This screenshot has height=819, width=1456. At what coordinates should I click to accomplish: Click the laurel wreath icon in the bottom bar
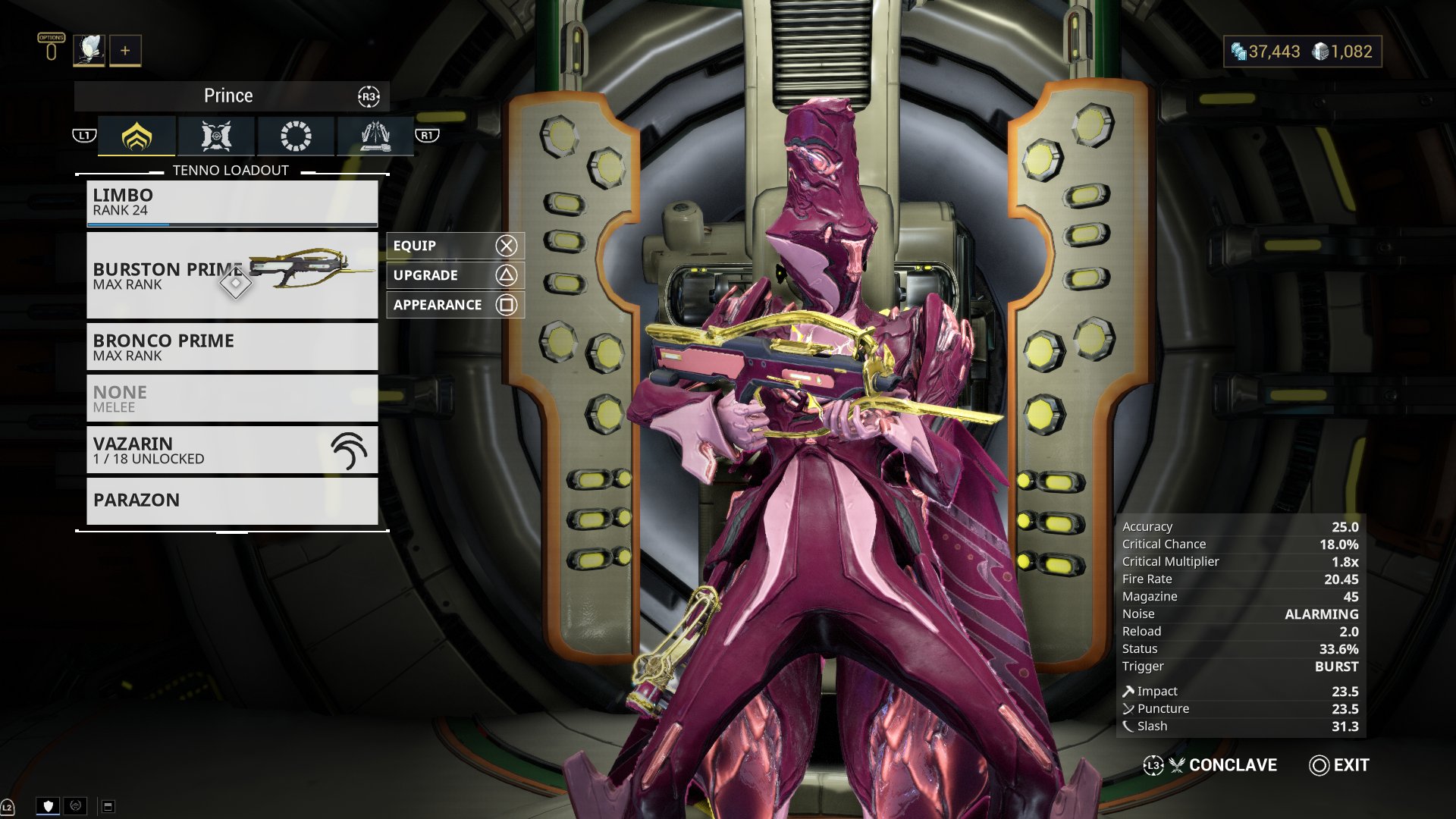pyautogui.click(x=75, y=806)
